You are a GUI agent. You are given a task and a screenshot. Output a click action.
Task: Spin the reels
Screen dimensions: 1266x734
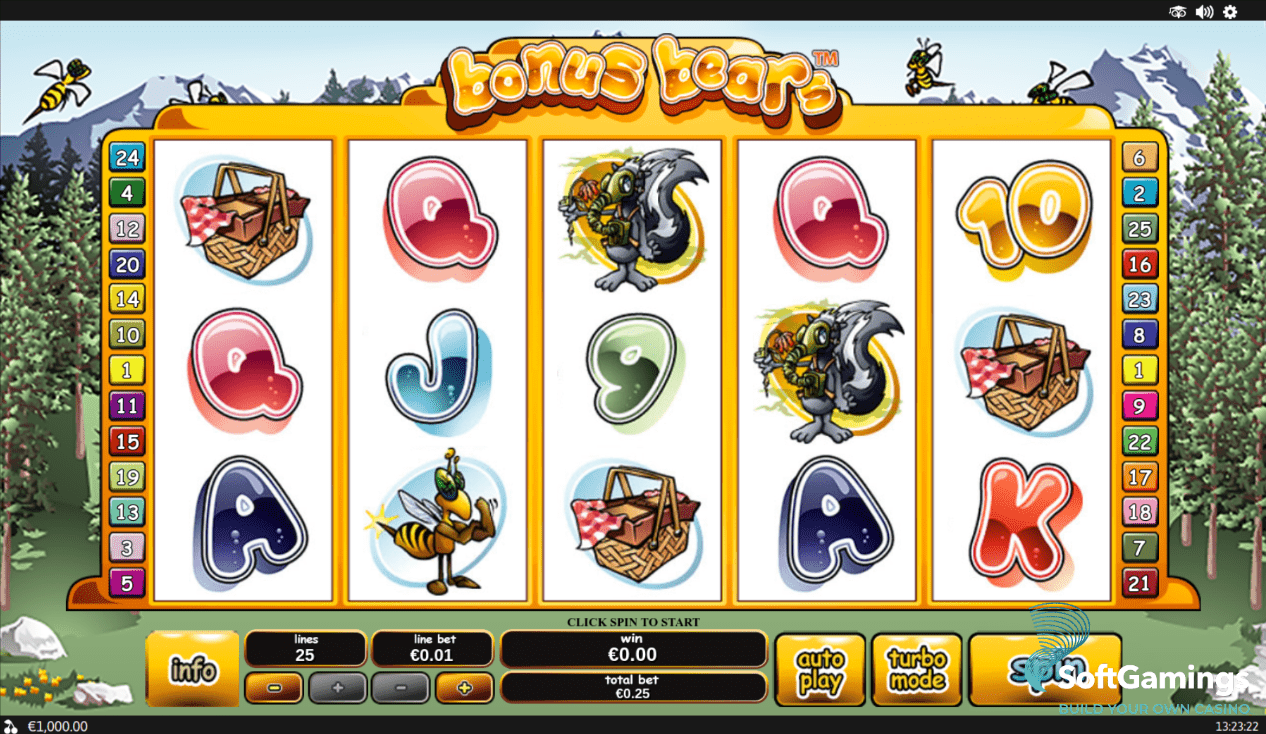(1044, 668)
